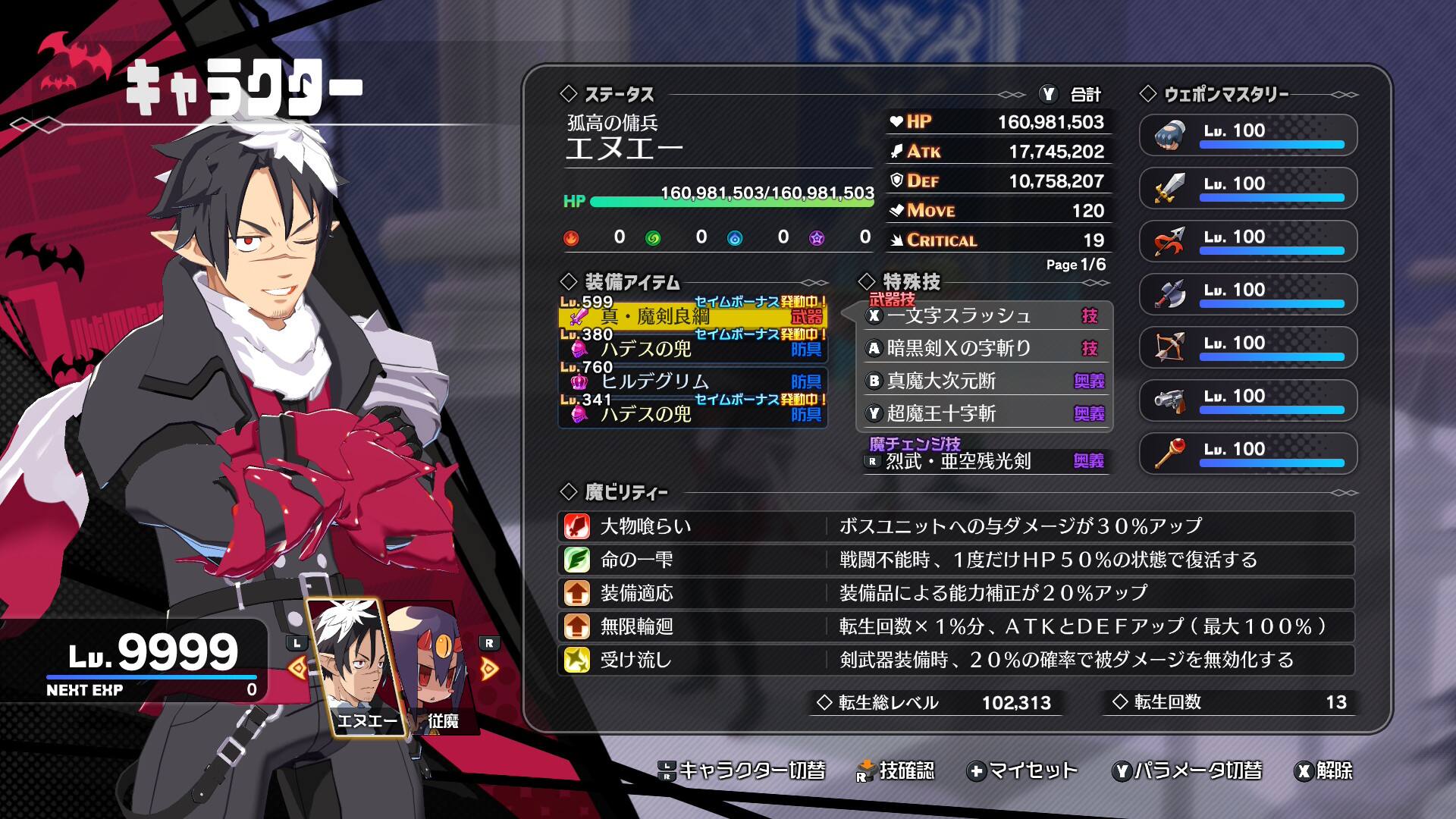Click the right arrow beside the portraits
This screenshot has width=1456, height=819.
490,668
